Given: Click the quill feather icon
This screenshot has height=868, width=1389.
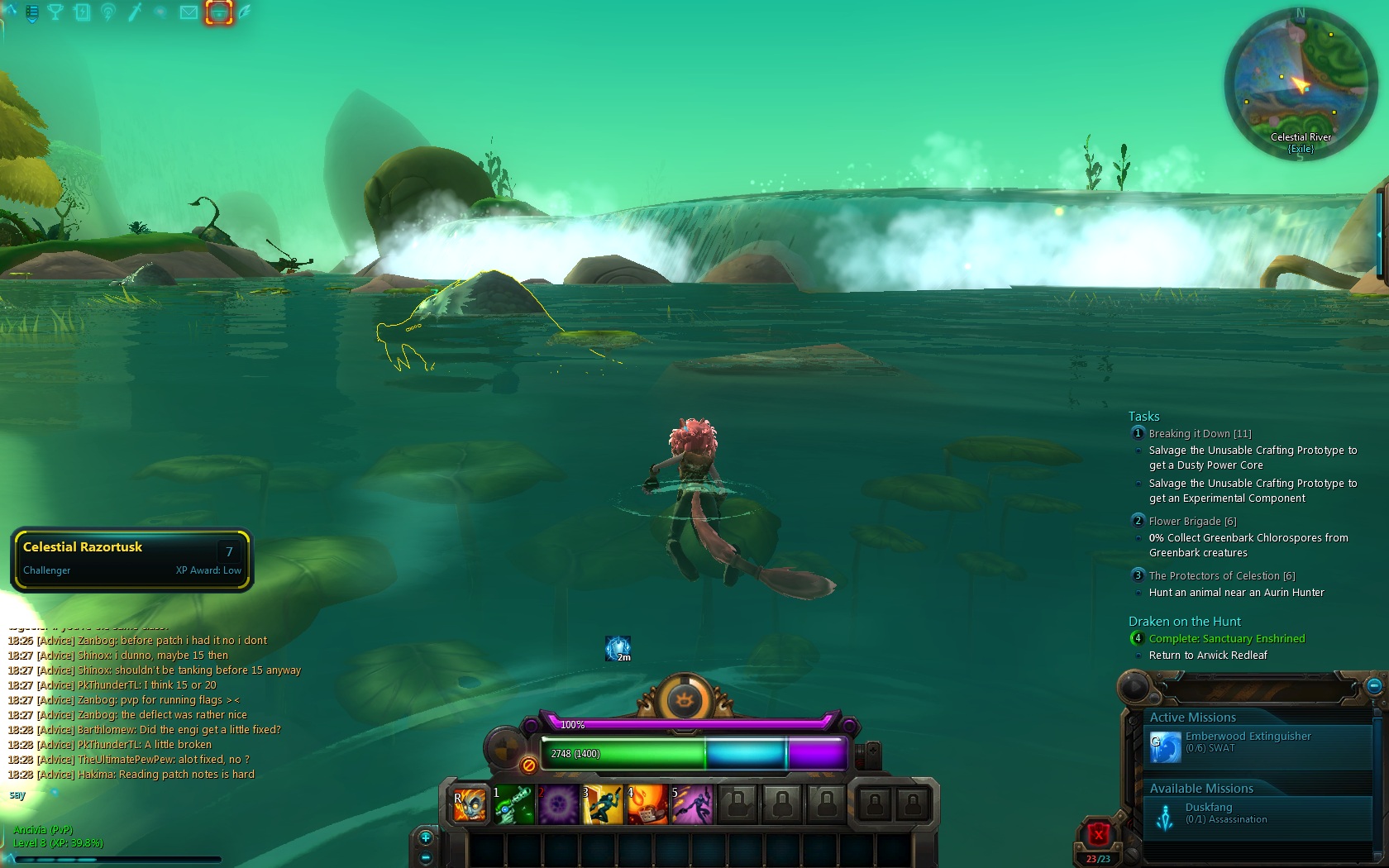Looking at the screenshot, I should 243,12.
